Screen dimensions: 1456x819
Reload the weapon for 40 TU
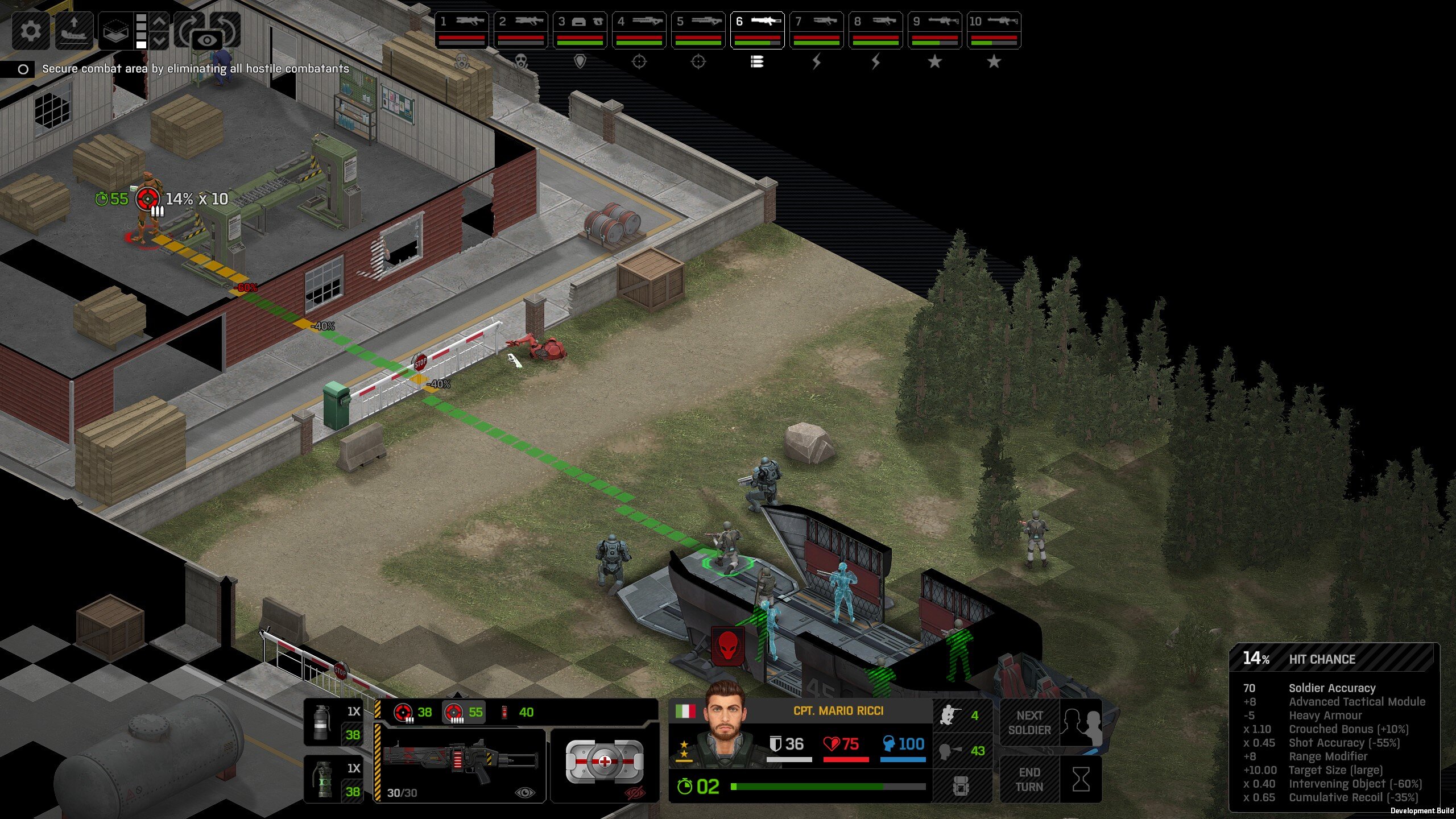[517, 712]
